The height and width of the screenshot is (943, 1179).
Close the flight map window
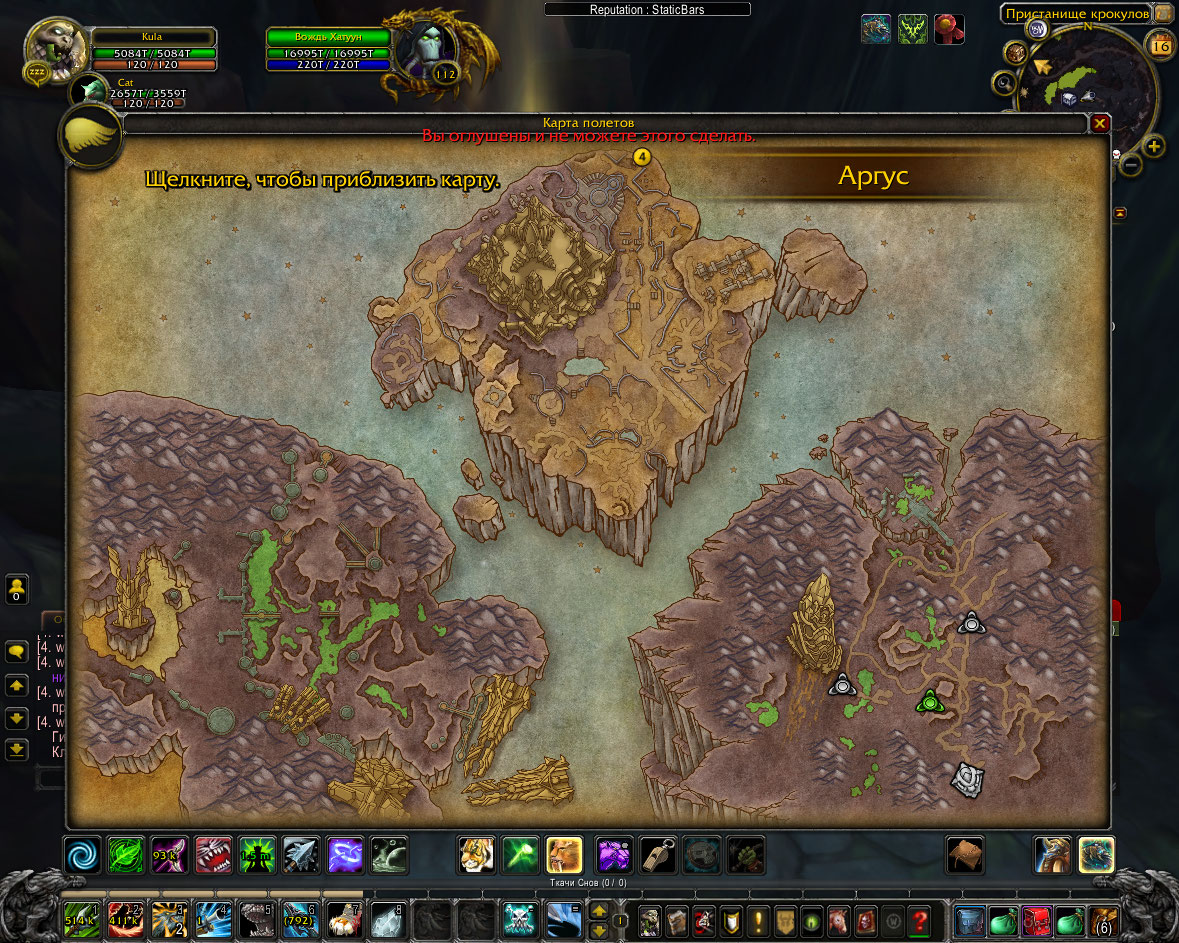1100,124
